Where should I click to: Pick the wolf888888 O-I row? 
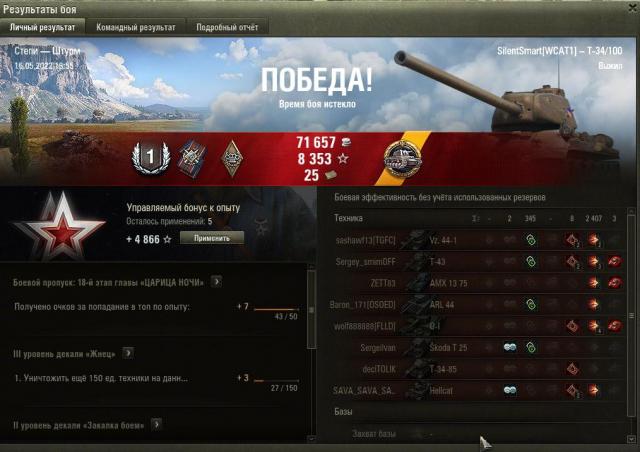[x=478, y=326]
